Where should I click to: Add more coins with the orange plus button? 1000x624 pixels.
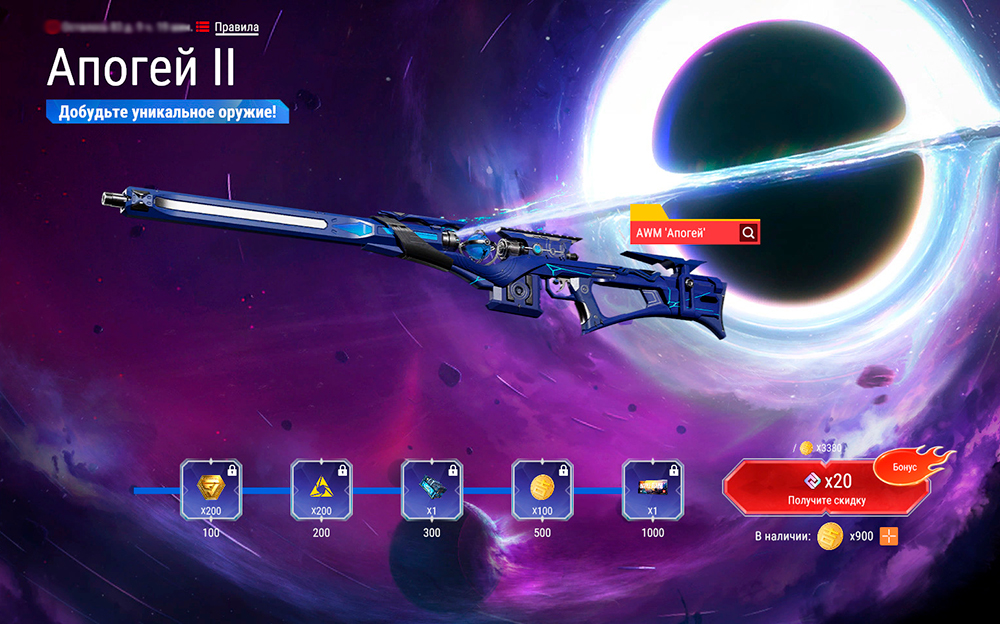point(889,536)
